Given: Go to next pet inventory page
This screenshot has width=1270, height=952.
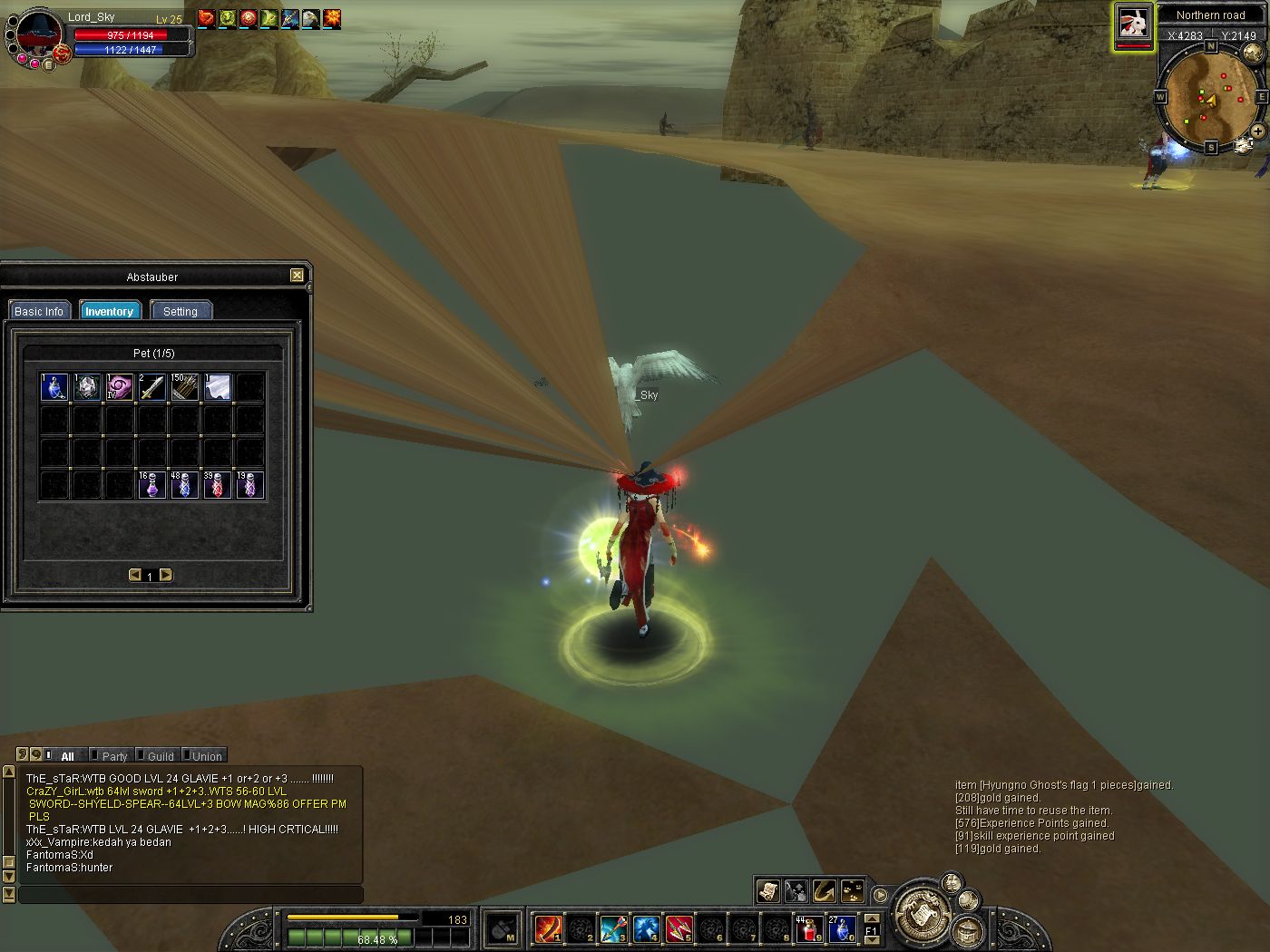Looking at the screenshot, I should pos(166,575).
